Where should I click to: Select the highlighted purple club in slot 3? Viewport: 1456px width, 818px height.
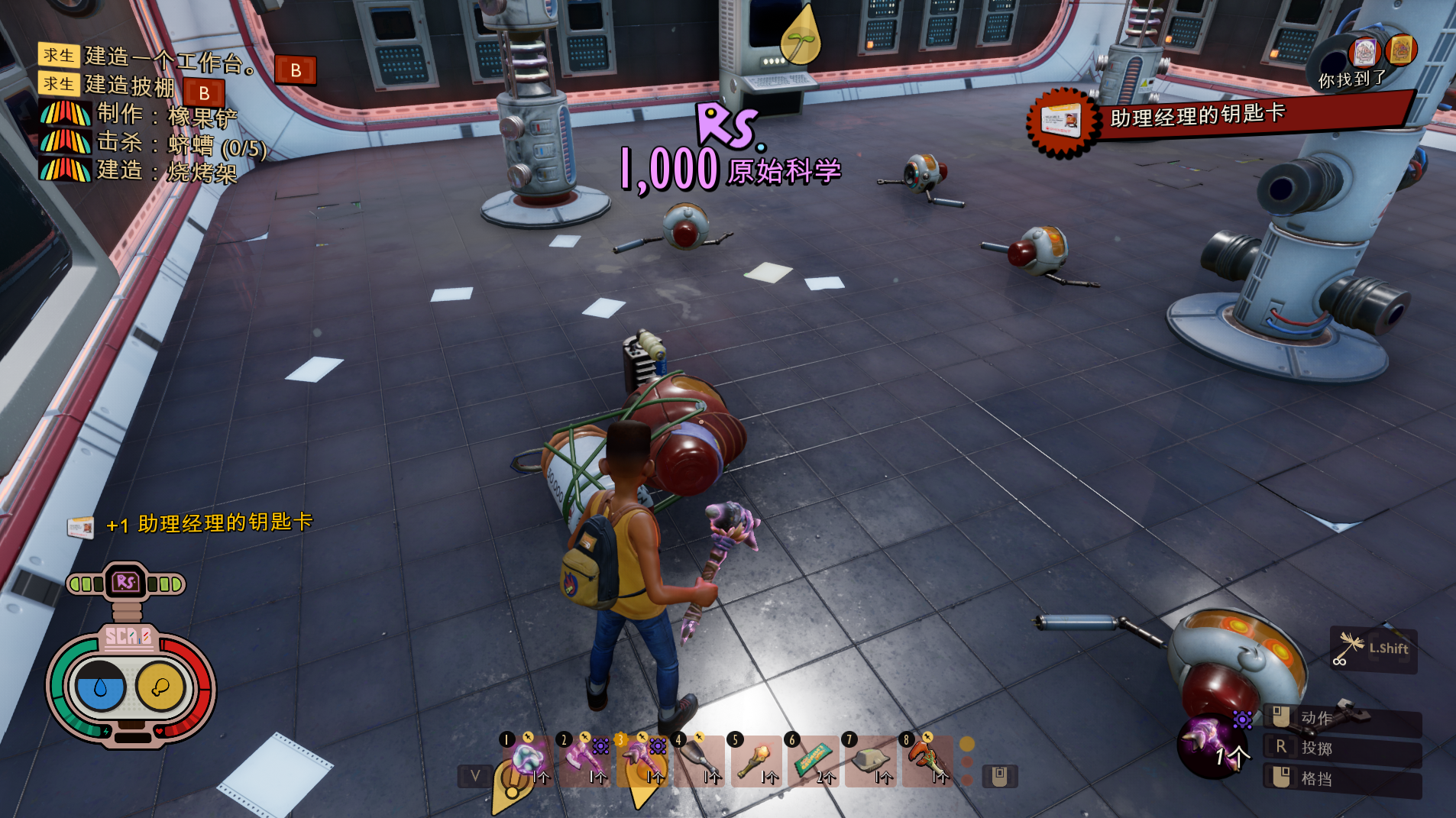pos(642,761)
